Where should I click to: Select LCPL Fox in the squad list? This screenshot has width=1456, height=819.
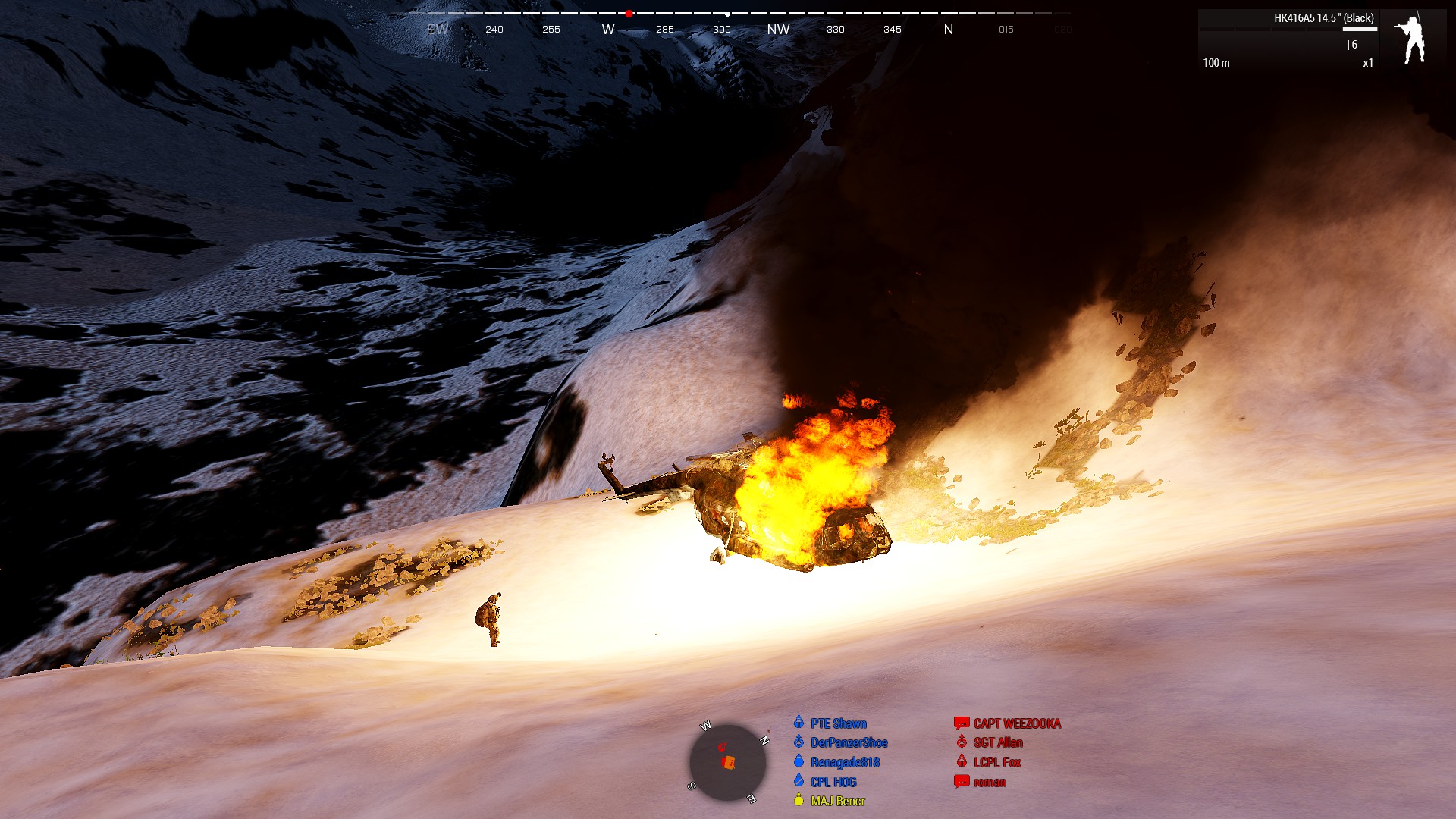pyautogui.click(x=997, y=762)
